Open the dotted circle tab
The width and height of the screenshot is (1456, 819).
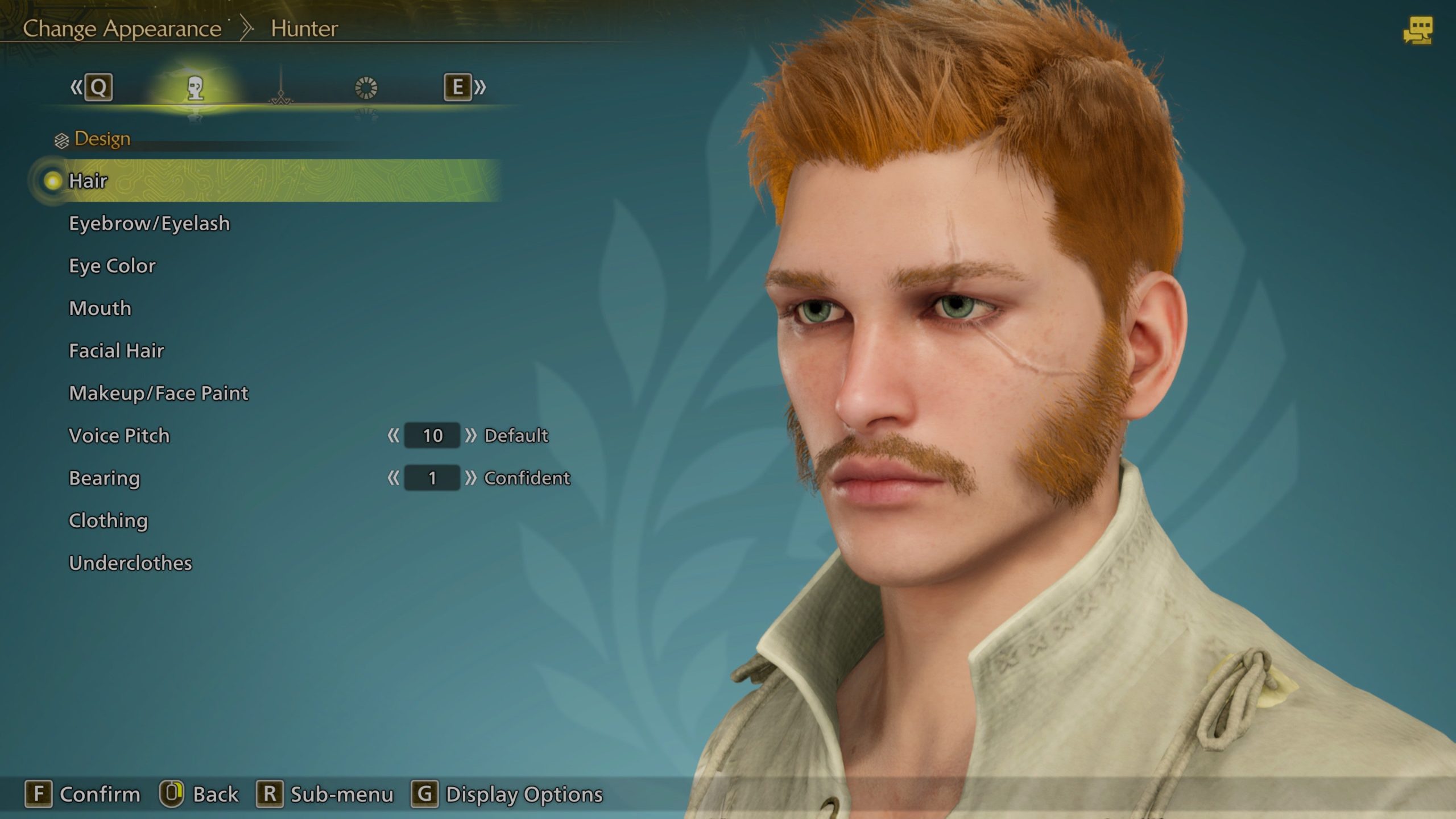pyautogui.click(x=366, y=88)
